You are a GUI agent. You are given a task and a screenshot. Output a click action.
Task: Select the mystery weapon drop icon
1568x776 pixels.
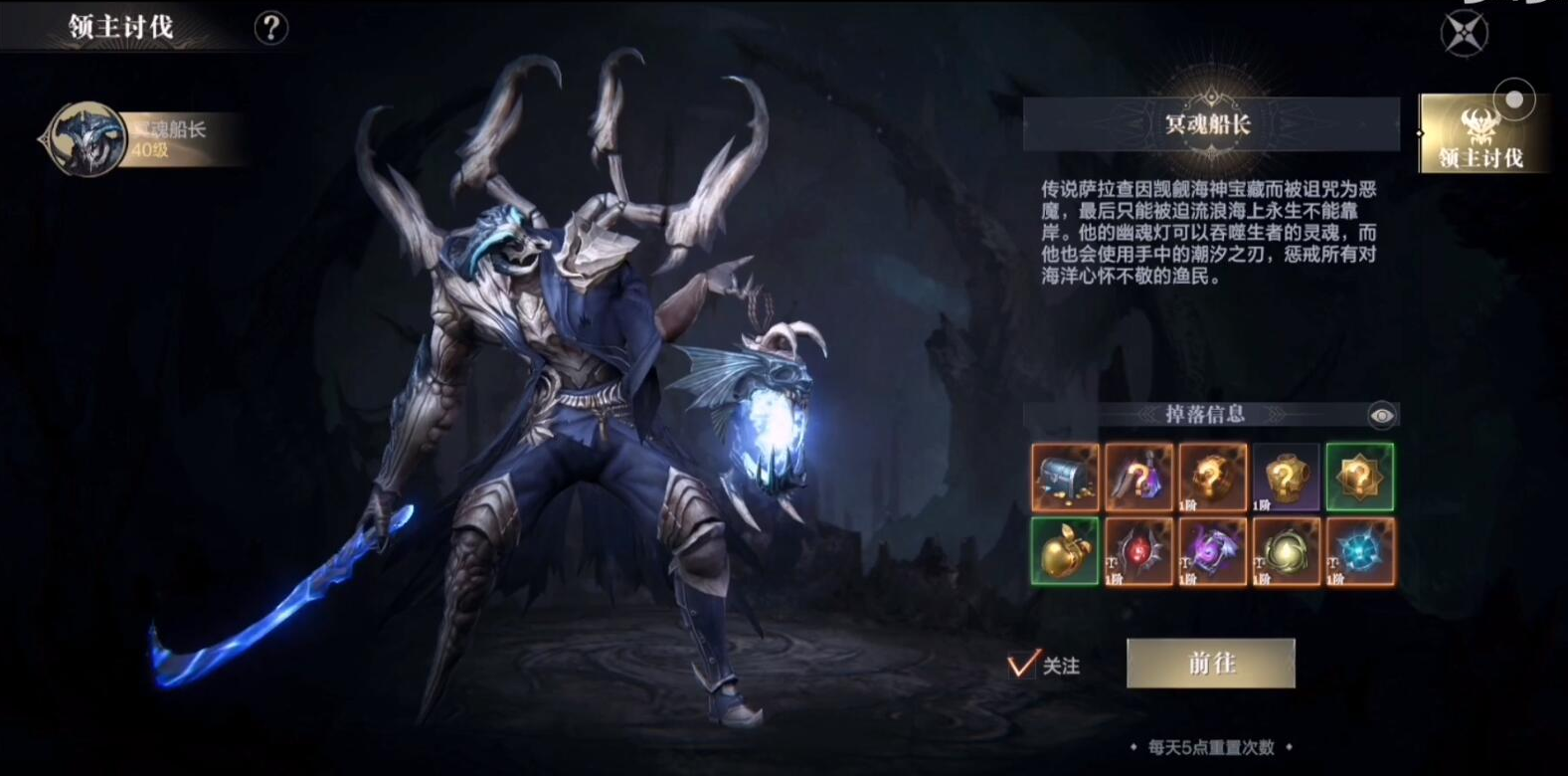1138,478
